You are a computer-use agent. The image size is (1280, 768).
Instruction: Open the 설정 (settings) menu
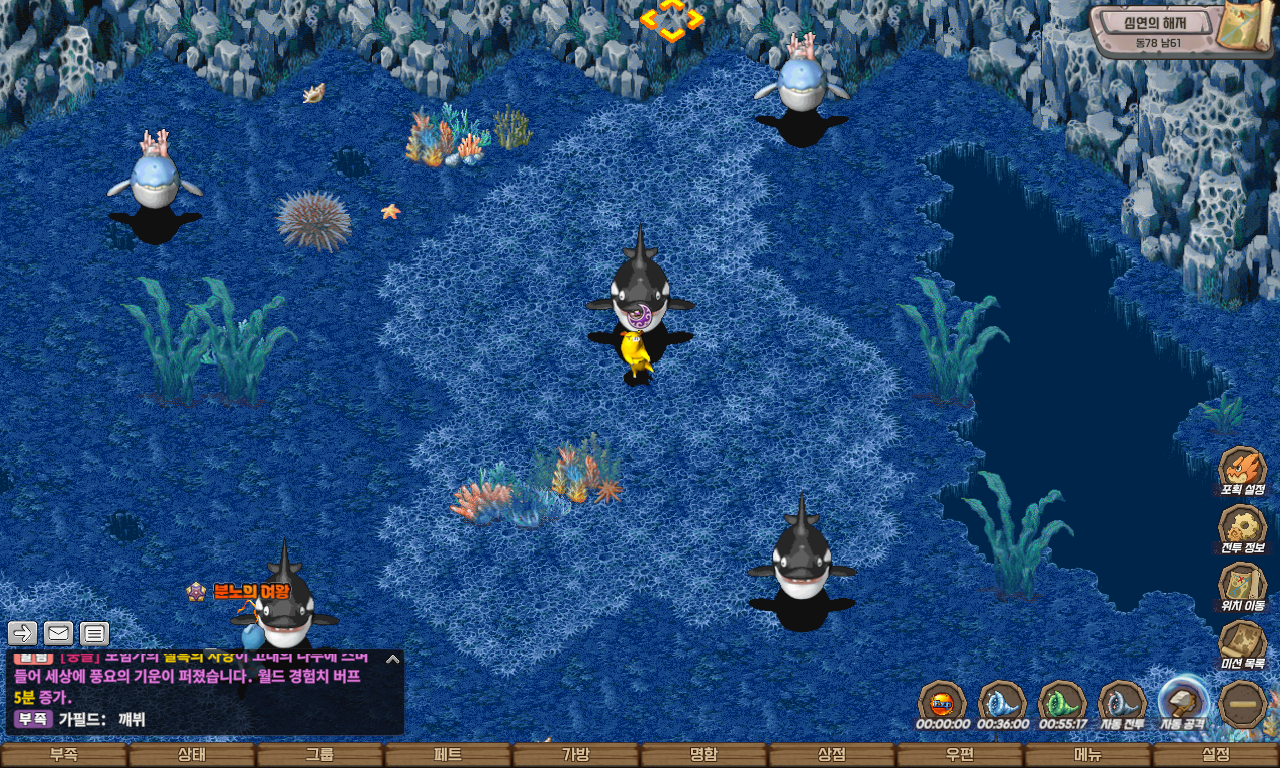click(x=1216, y=755)
